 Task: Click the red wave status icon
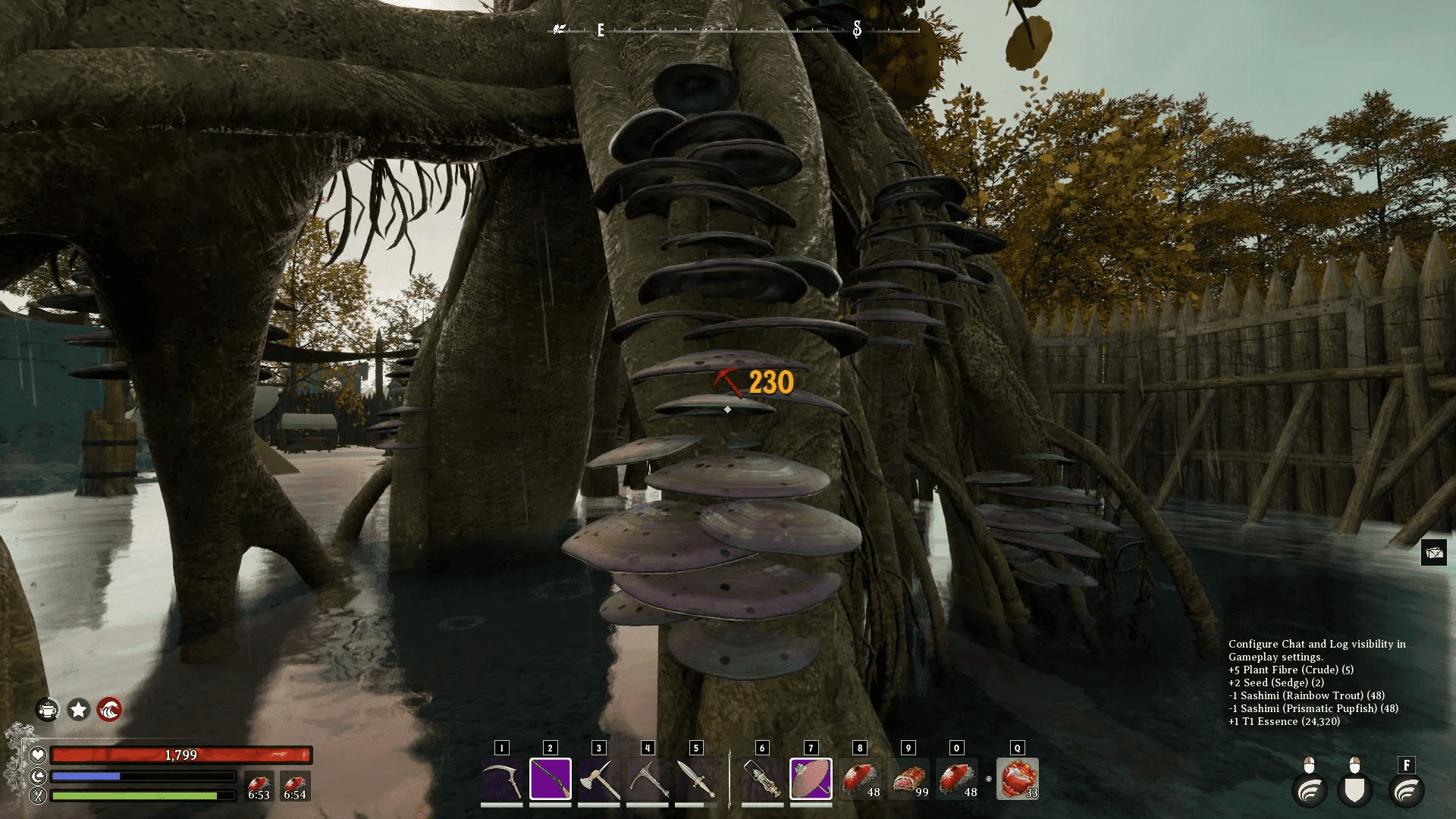(x=109, y=710)
